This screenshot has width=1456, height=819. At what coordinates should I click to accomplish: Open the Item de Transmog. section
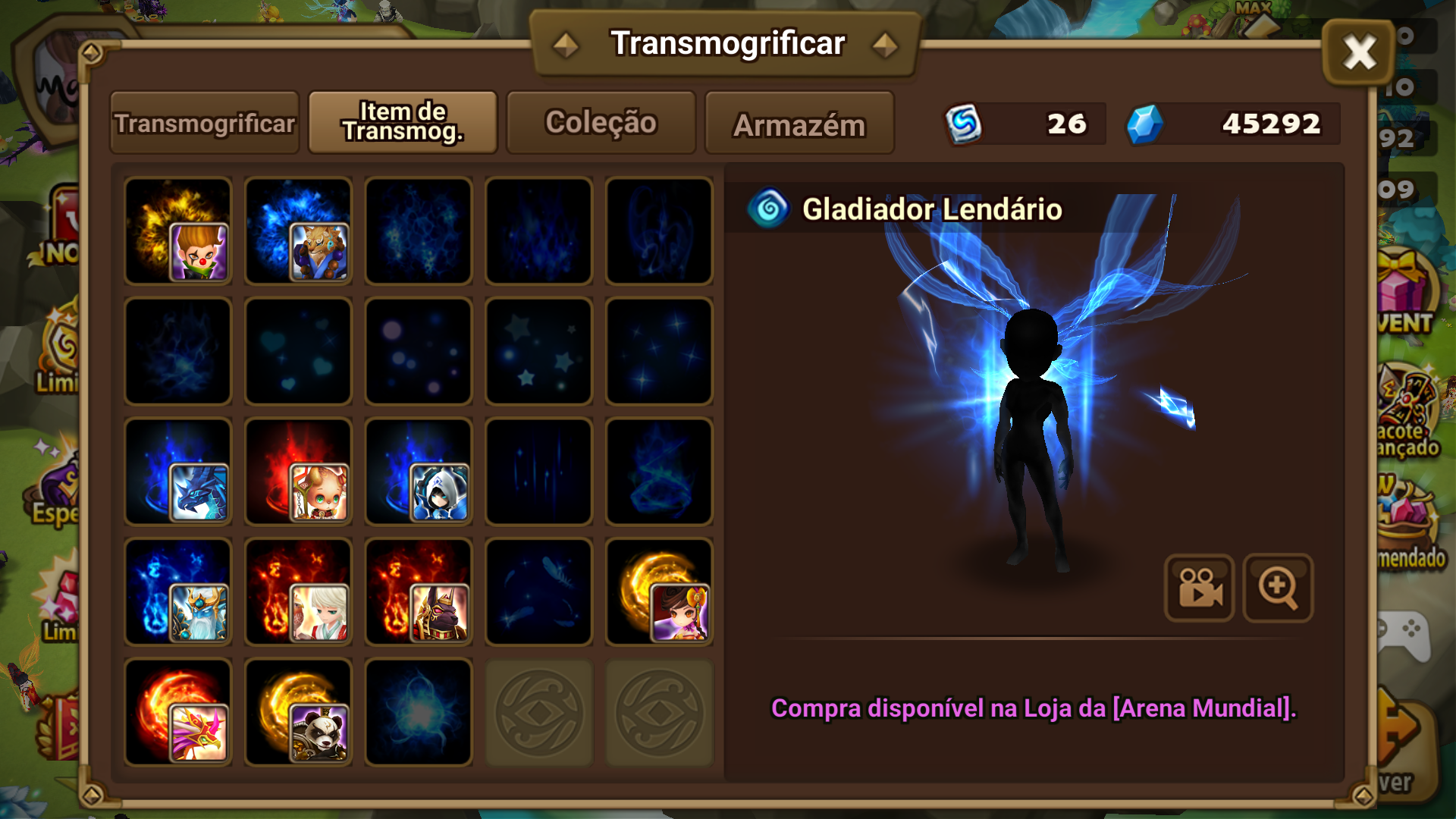pos(402,121)
